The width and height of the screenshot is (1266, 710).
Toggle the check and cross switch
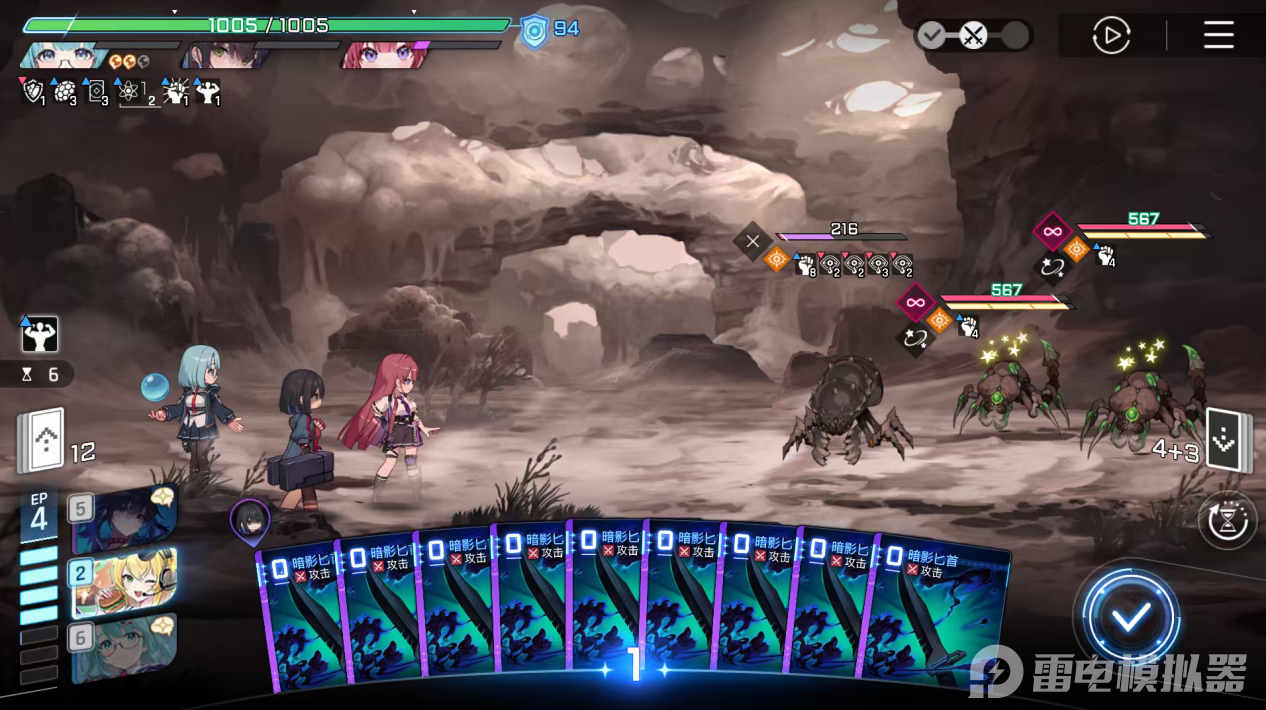[972, 37]
